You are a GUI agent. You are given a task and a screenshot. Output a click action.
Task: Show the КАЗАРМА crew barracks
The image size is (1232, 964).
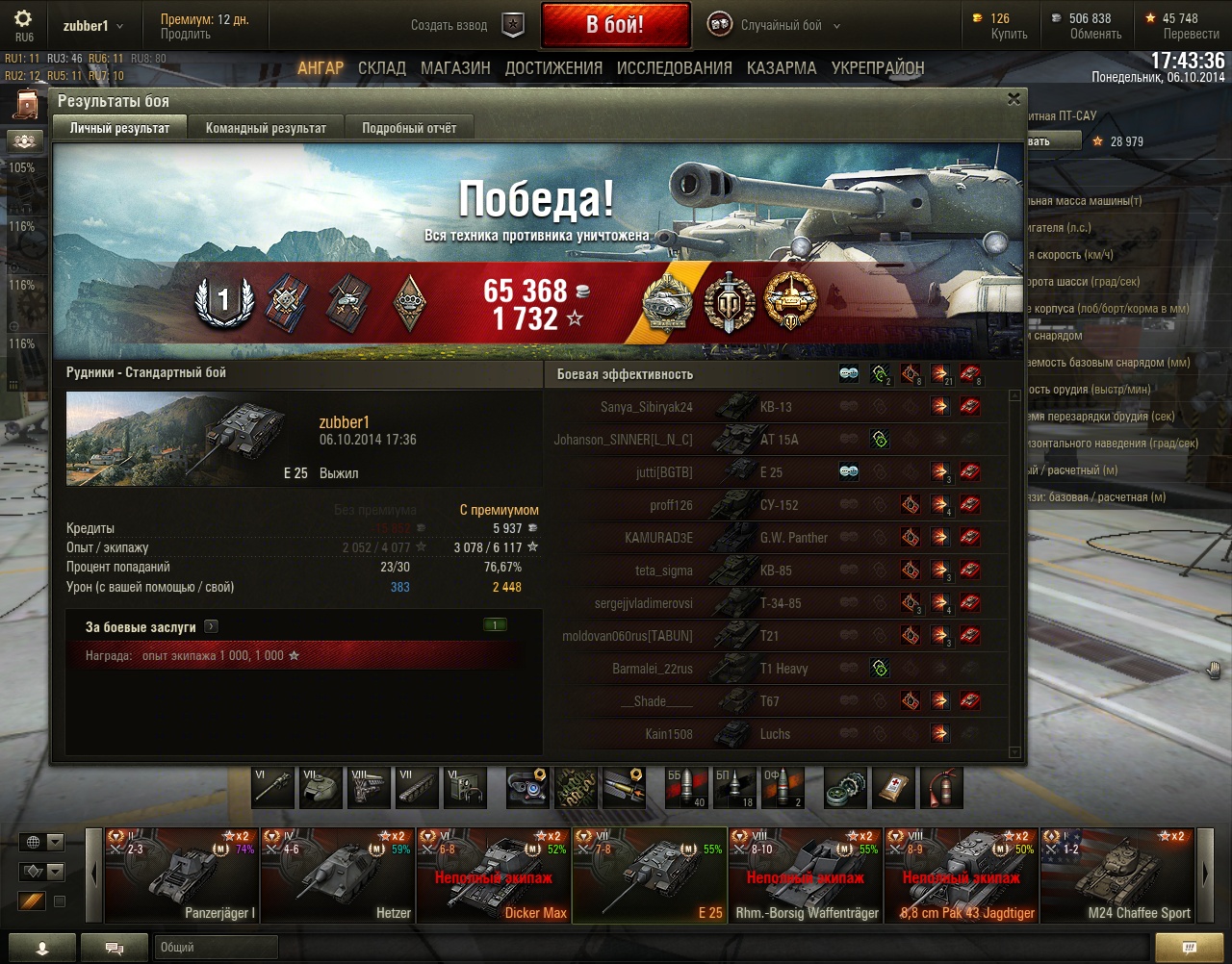tap(781, 68)
